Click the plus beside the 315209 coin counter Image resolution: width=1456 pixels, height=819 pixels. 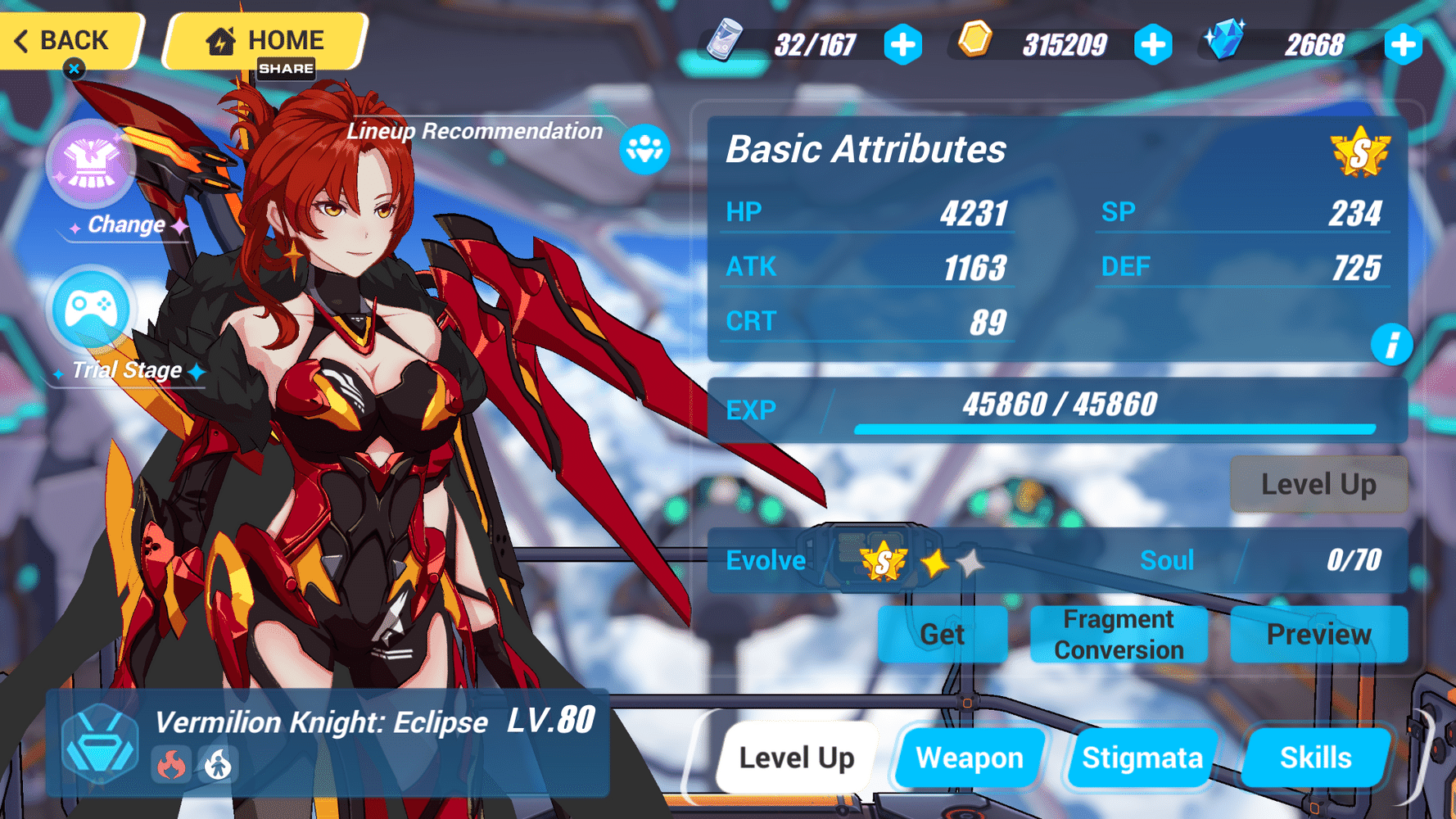[x=1154, y=47]
